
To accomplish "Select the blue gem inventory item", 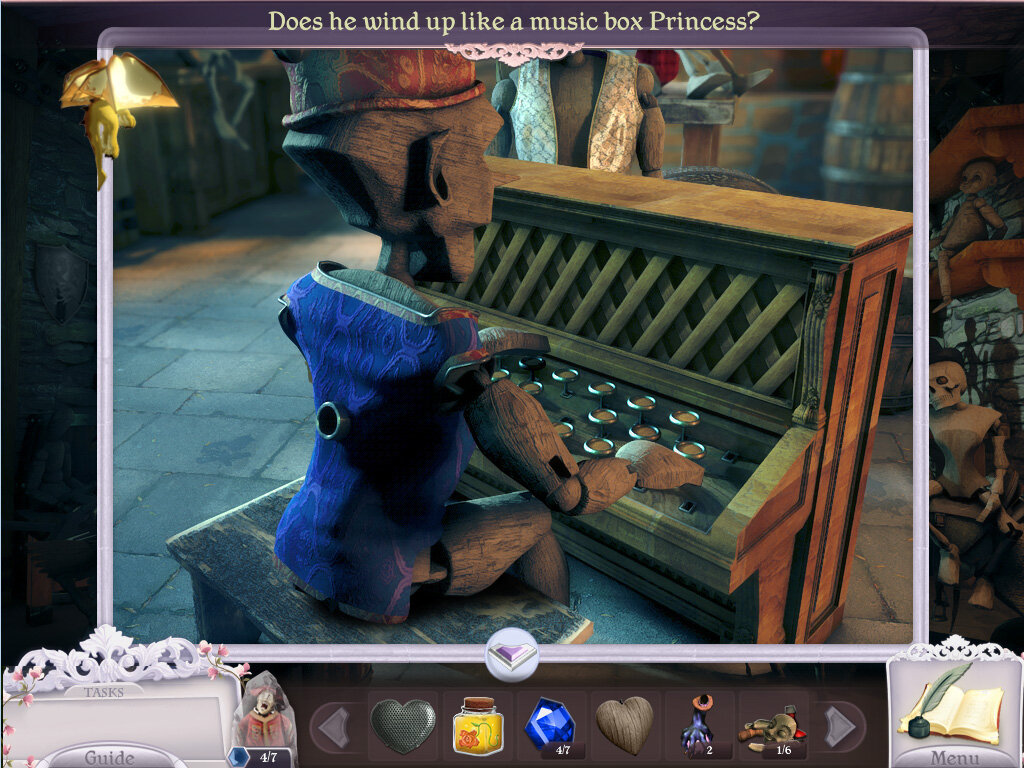I will [551, 724].
